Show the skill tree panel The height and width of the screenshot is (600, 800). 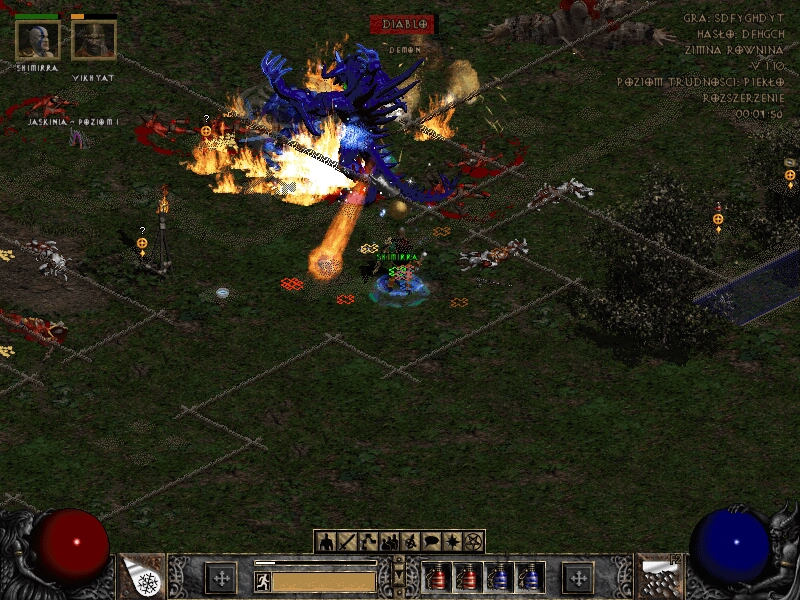coord(367,541)
